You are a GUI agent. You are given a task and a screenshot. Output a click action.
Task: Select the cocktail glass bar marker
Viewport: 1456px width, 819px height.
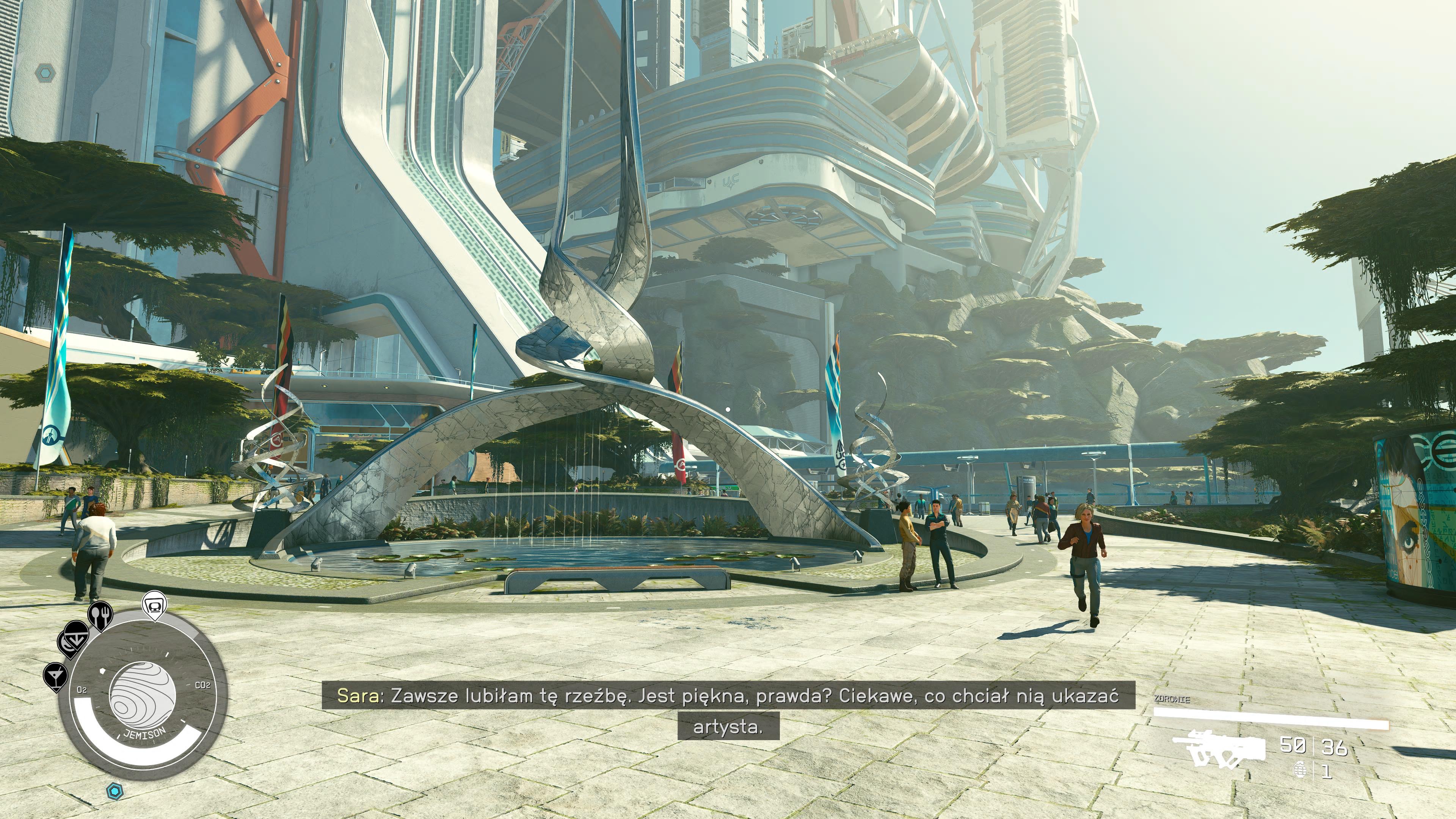[x=55, y=675]
